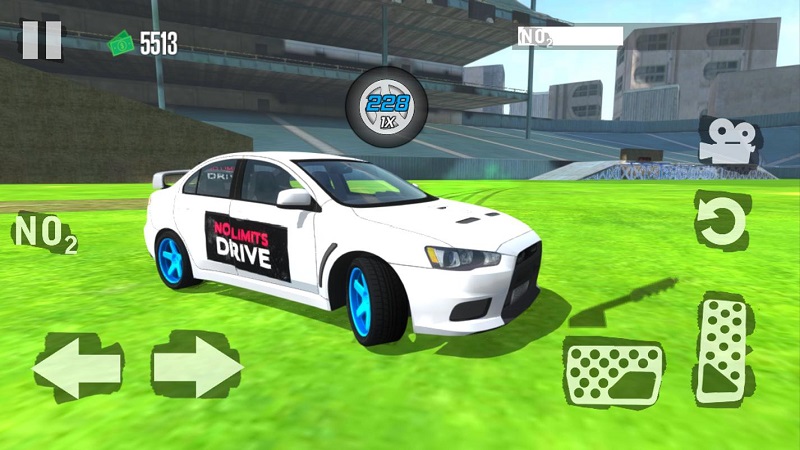Tap the gas accelerator pedal
The height and width of the screenshot is (450, 800).
723,350
